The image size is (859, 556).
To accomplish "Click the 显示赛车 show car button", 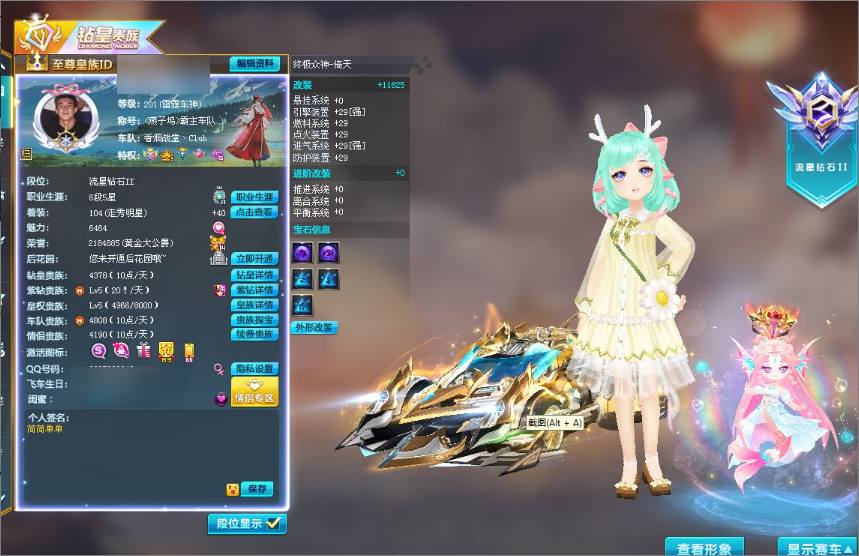I will (818, 547).
